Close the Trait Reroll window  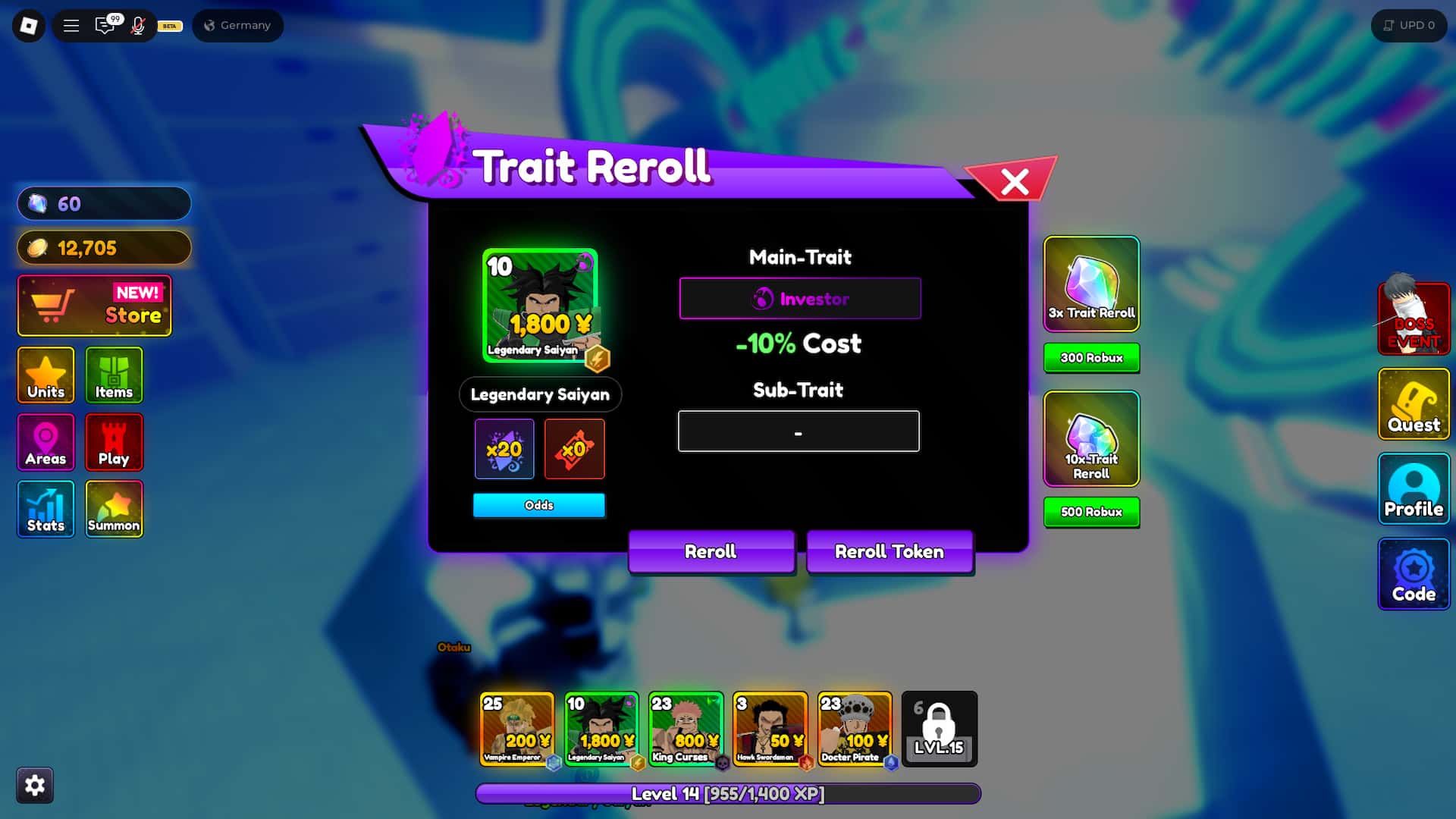(1014, 181)
